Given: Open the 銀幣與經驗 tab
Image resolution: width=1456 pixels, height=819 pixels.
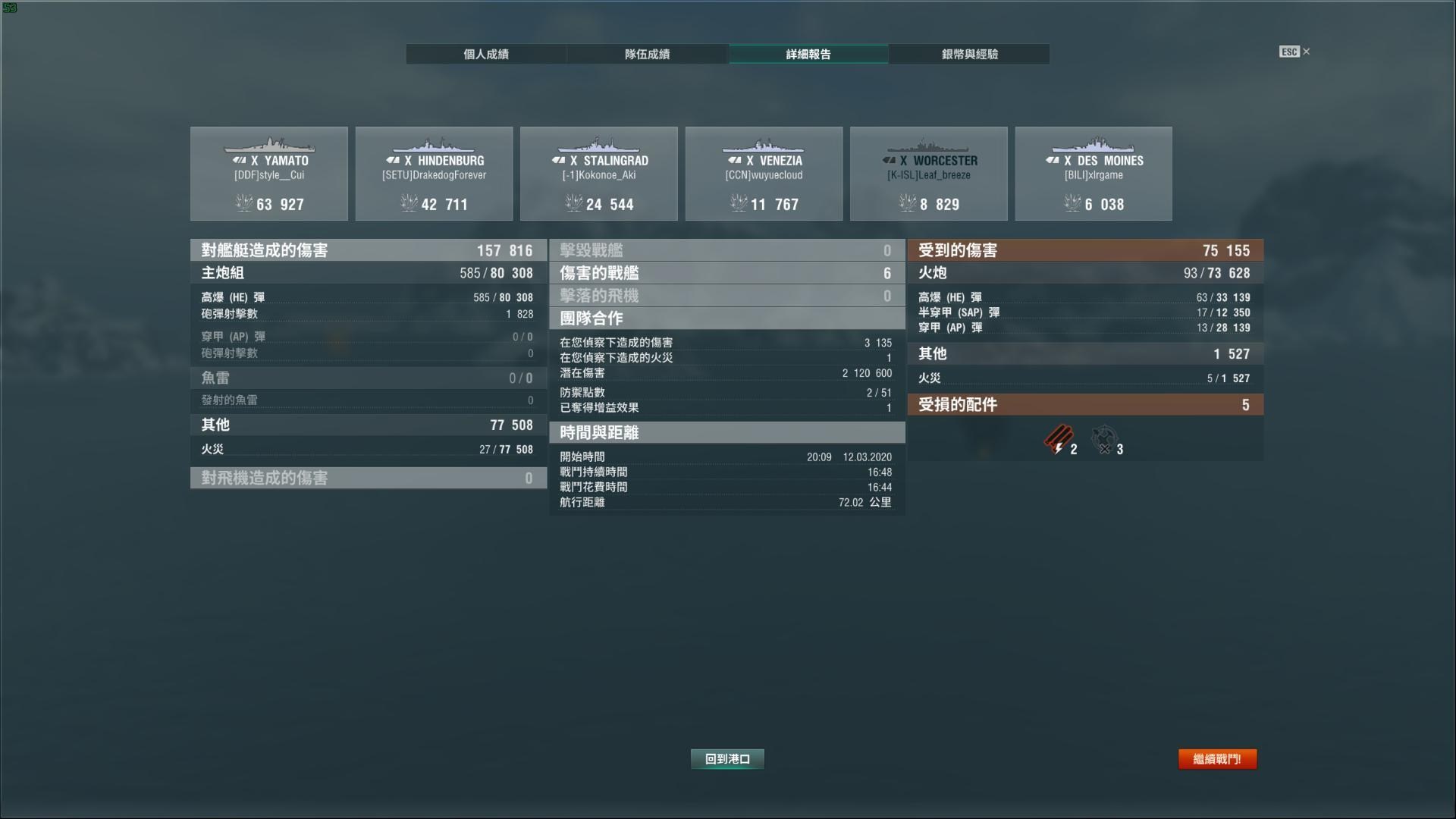Looking at the screenshot, I should (968, 54).
